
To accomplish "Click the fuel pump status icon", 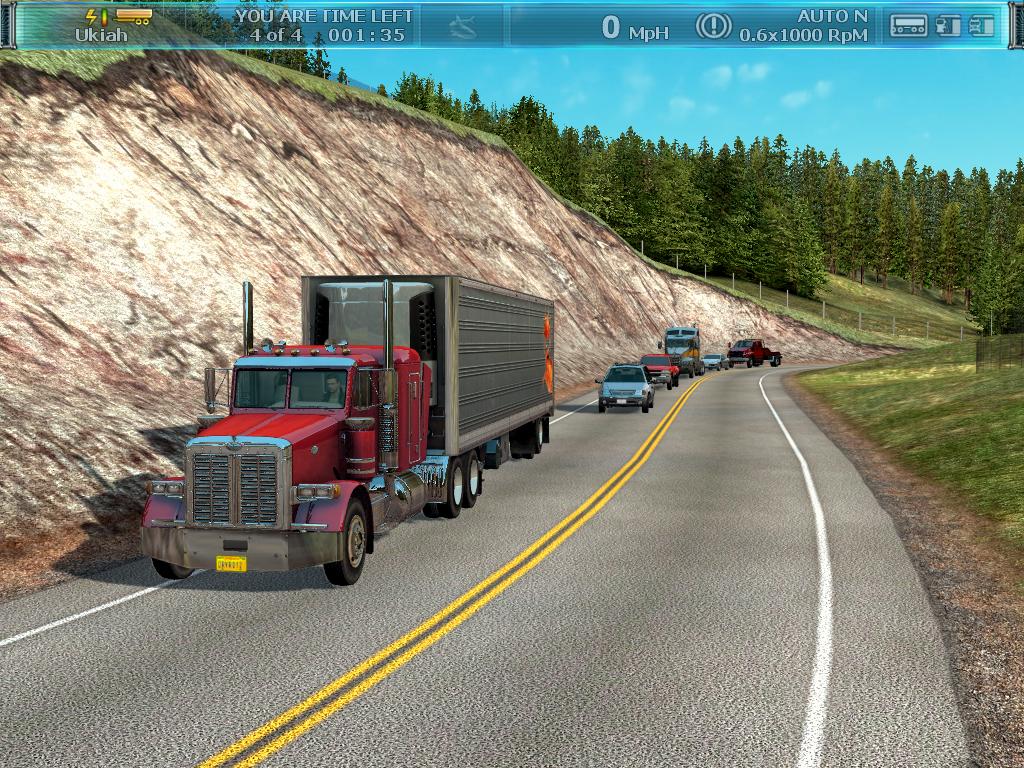I will 948,26.
